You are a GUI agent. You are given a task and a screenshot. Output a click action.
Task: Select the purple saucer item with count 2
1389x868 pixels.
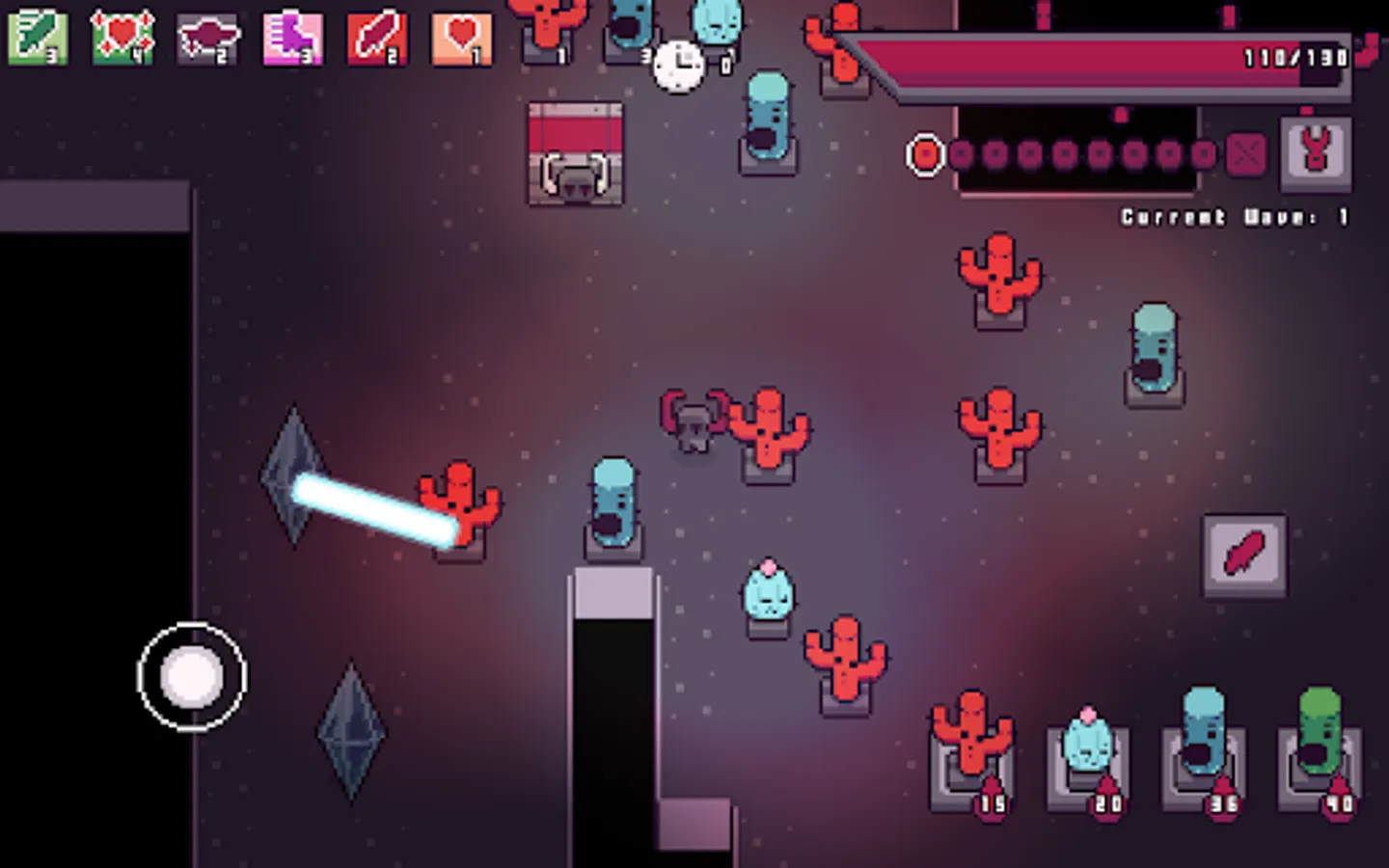pyautogui.click(x=206, y=39)
